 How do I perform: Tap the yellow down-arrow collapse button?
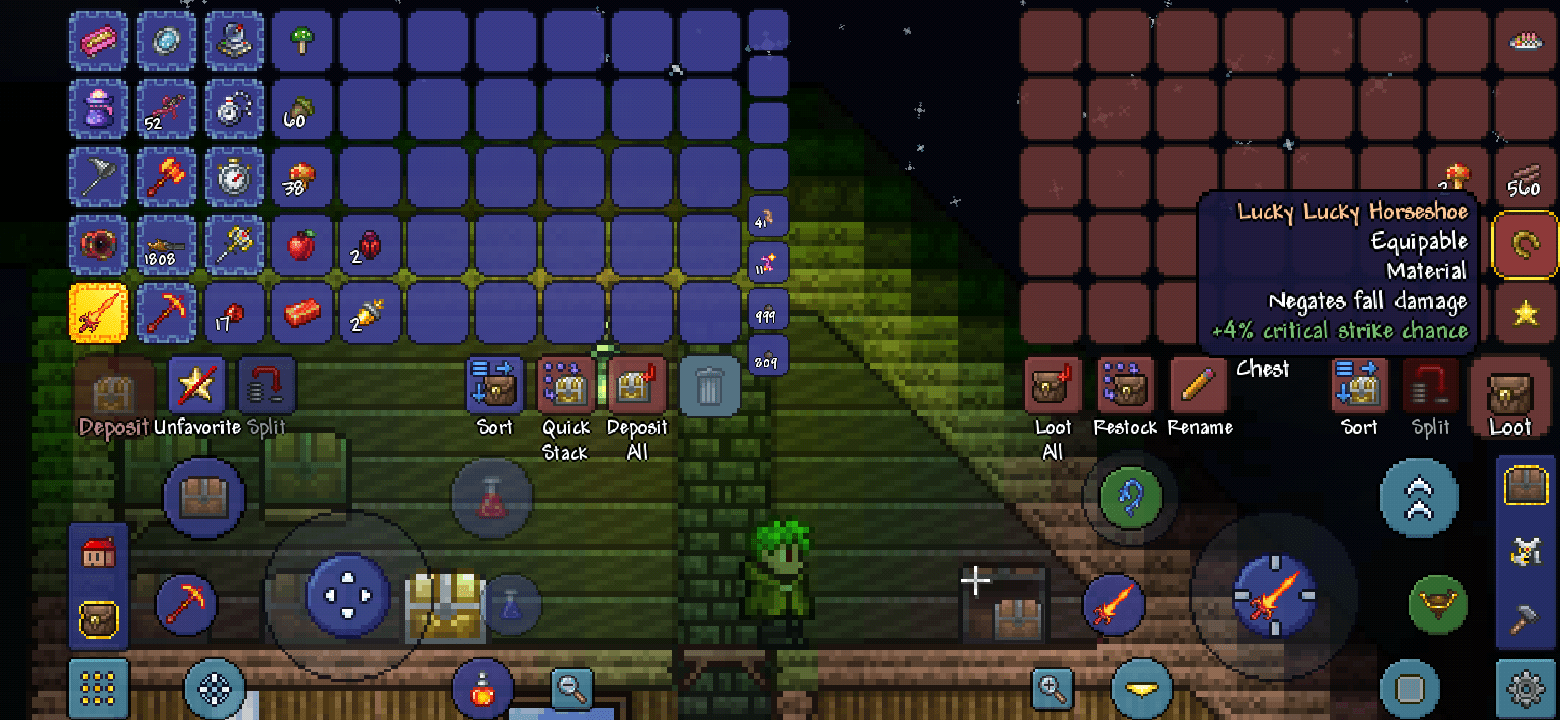(1141, 688)
